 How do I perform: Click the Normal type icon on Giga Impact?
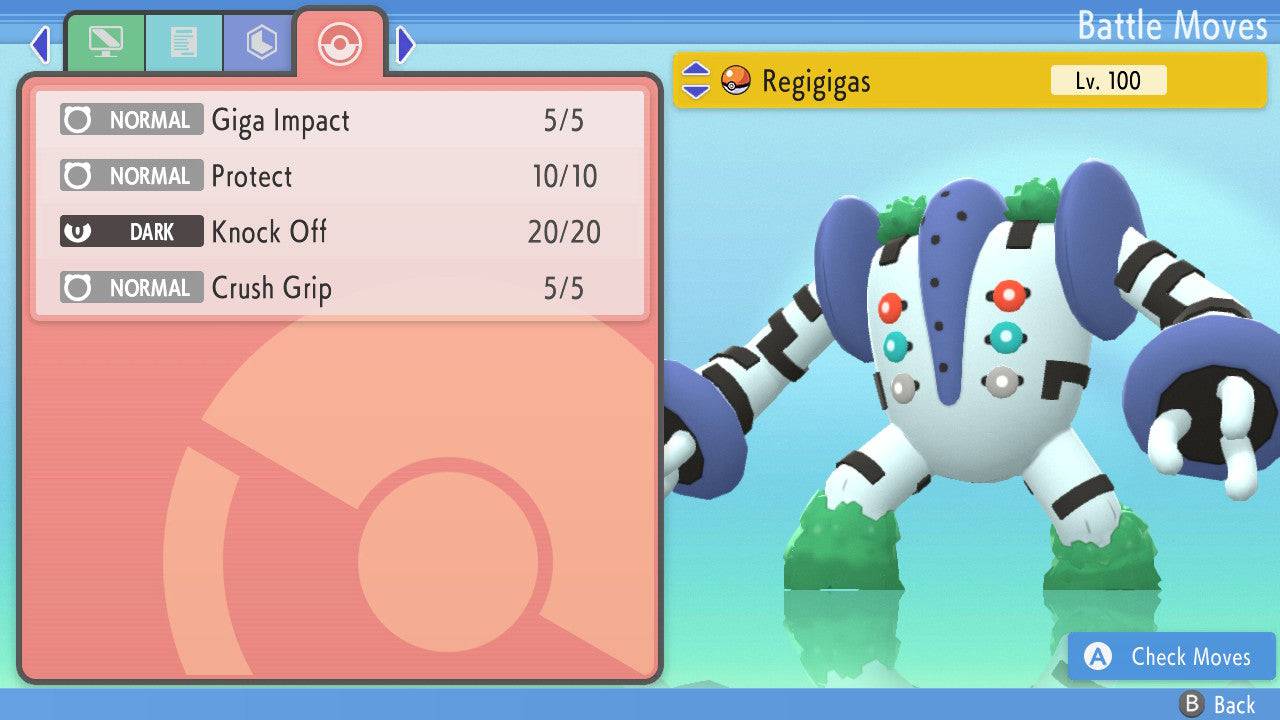[87, 120]
